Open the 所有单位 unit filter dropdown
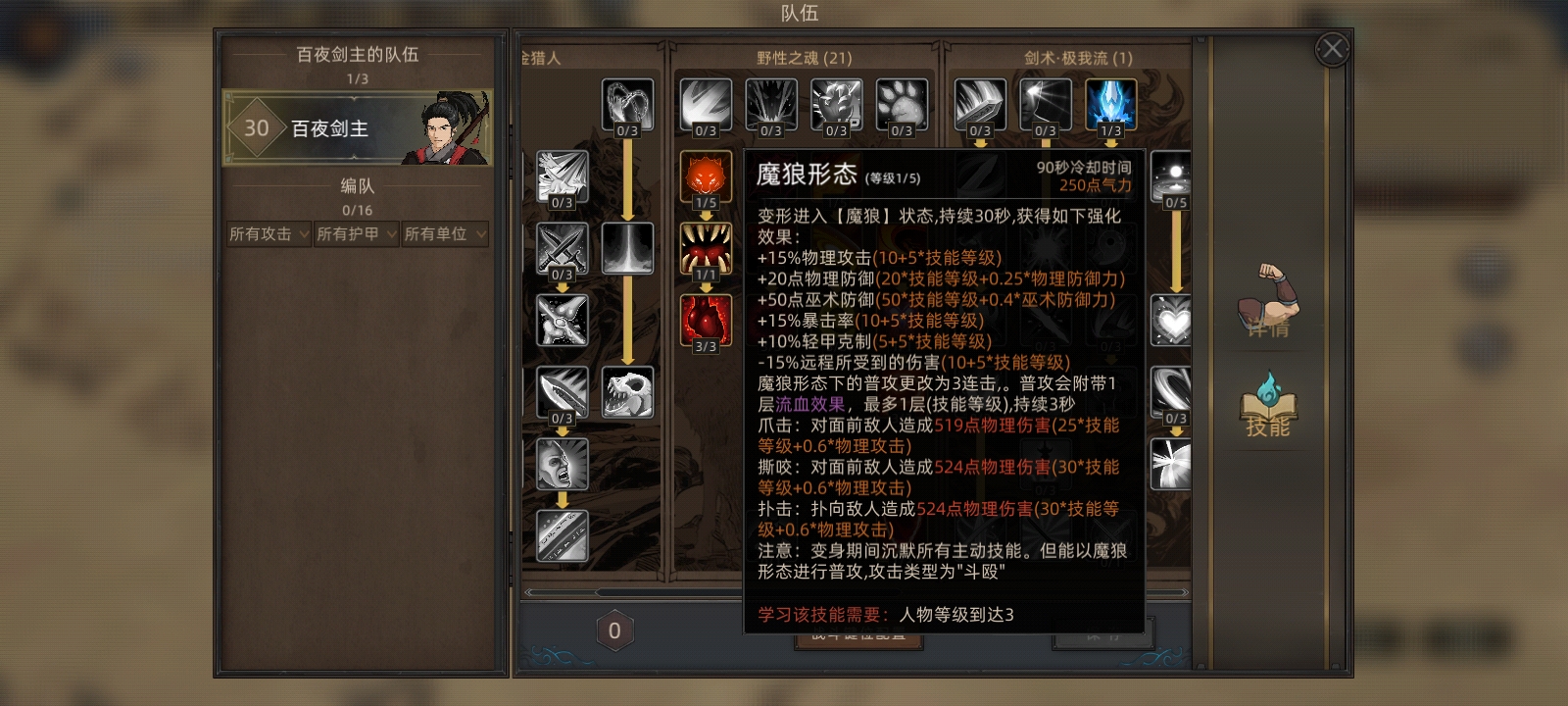Viewport: 1568px width, 706px height. pos(445,234)
